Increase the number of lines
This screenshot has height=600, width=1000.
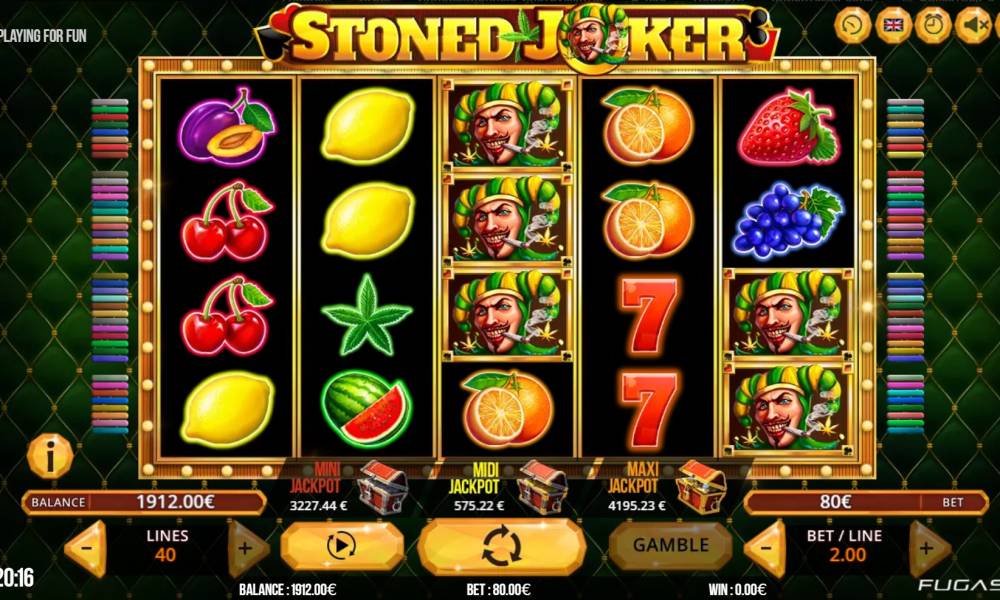pos(246,548)
